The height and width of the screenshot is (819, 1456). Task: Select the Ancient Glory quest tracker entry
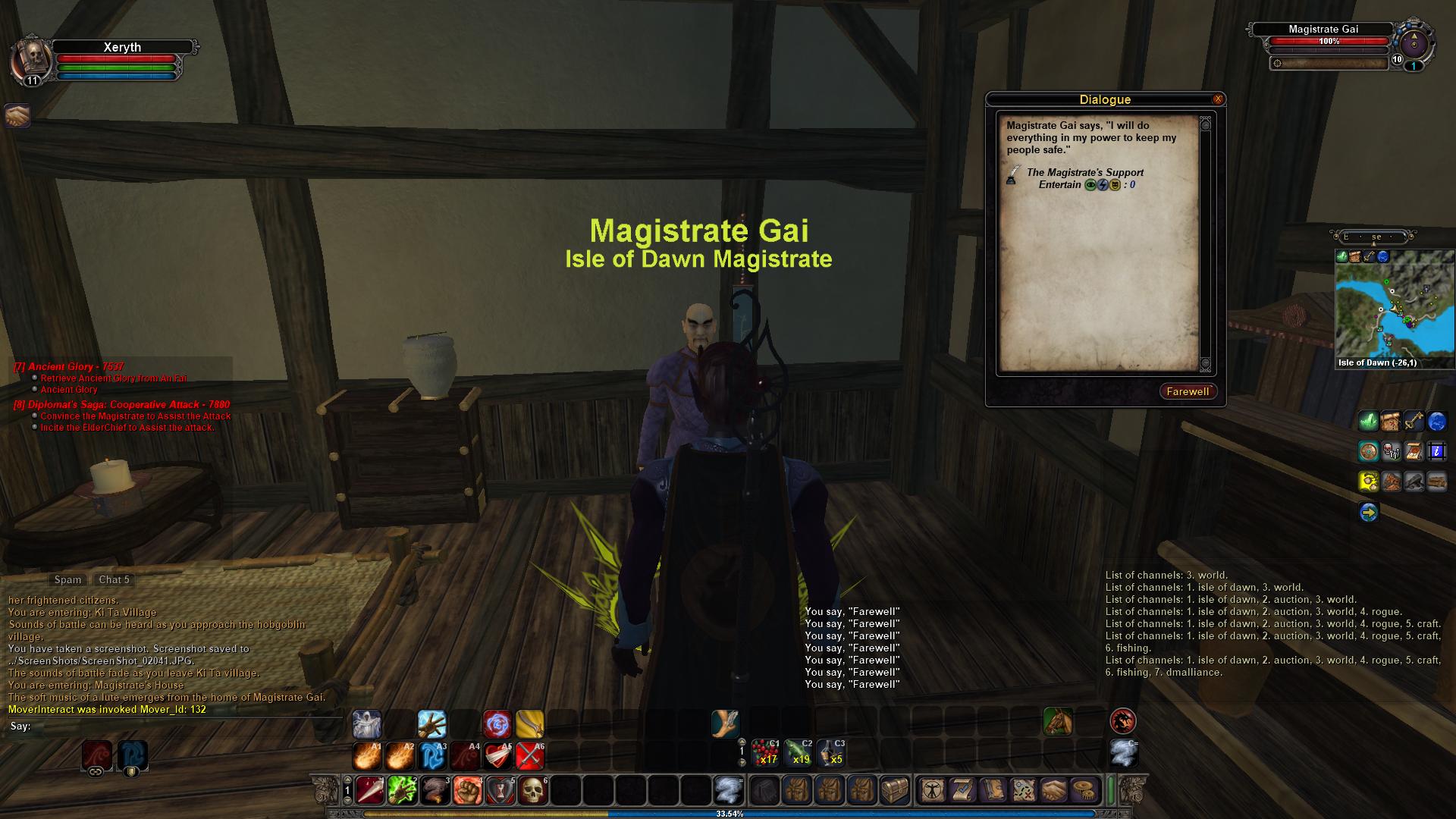point(68,366)
